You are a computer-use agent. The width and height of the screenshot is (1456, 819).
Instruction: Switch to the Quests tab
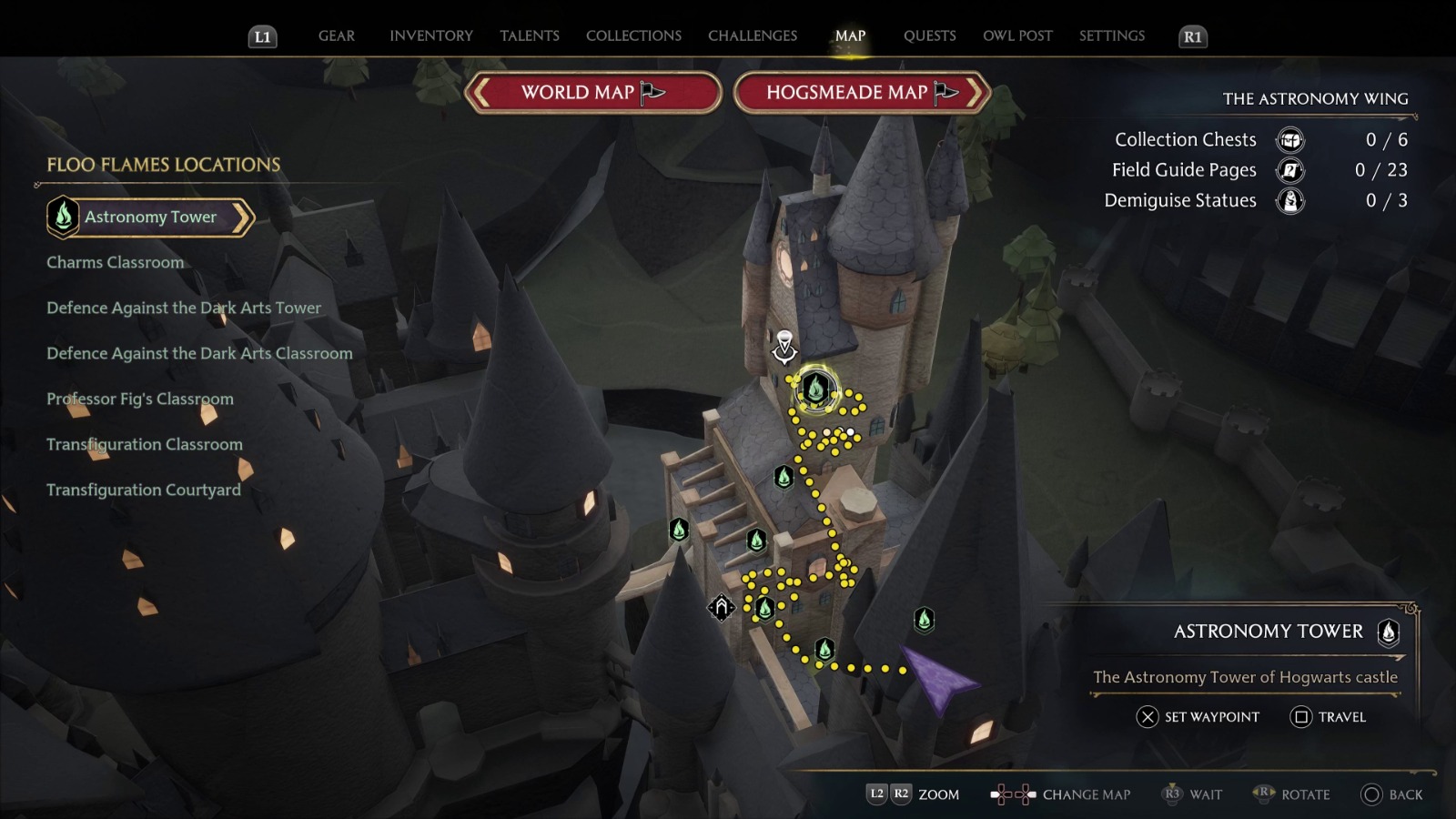point(929,35)
